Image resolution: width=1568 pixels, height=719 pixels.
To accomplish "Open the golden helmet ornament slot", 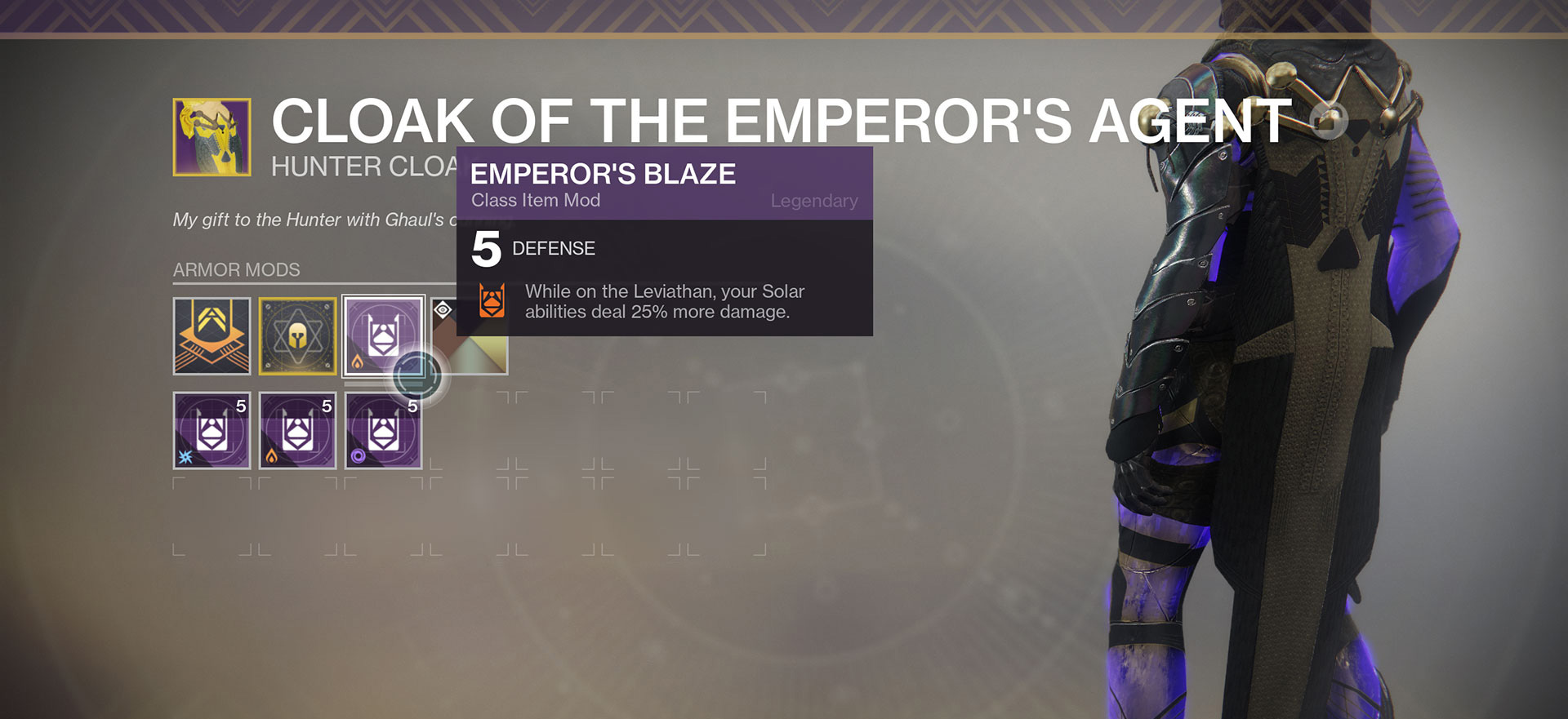I will 297,335.
